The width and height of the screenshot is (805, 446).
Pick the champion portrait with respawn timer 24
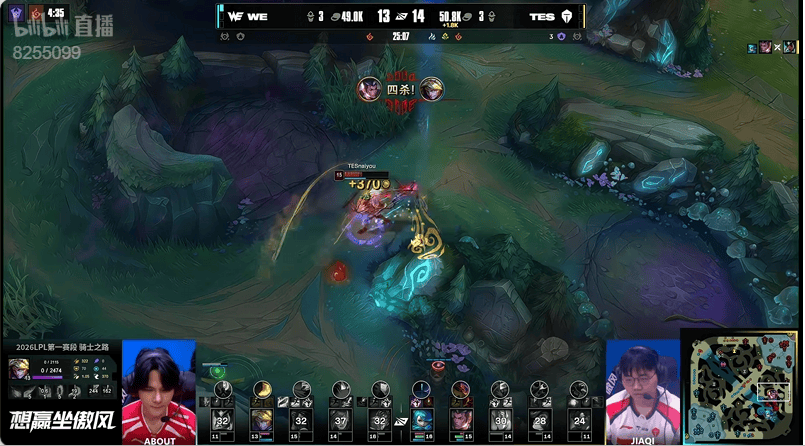[x=581, y=421]
